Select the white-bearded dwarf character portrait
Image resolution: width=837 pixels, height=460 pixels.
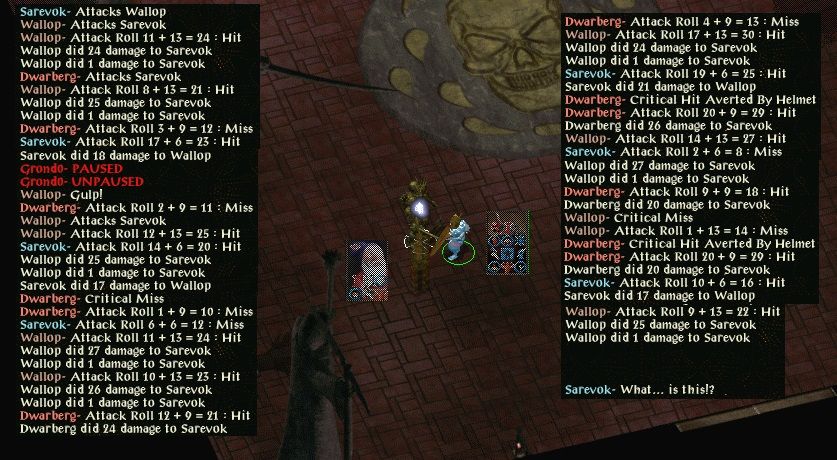click(x=367, y=270)
